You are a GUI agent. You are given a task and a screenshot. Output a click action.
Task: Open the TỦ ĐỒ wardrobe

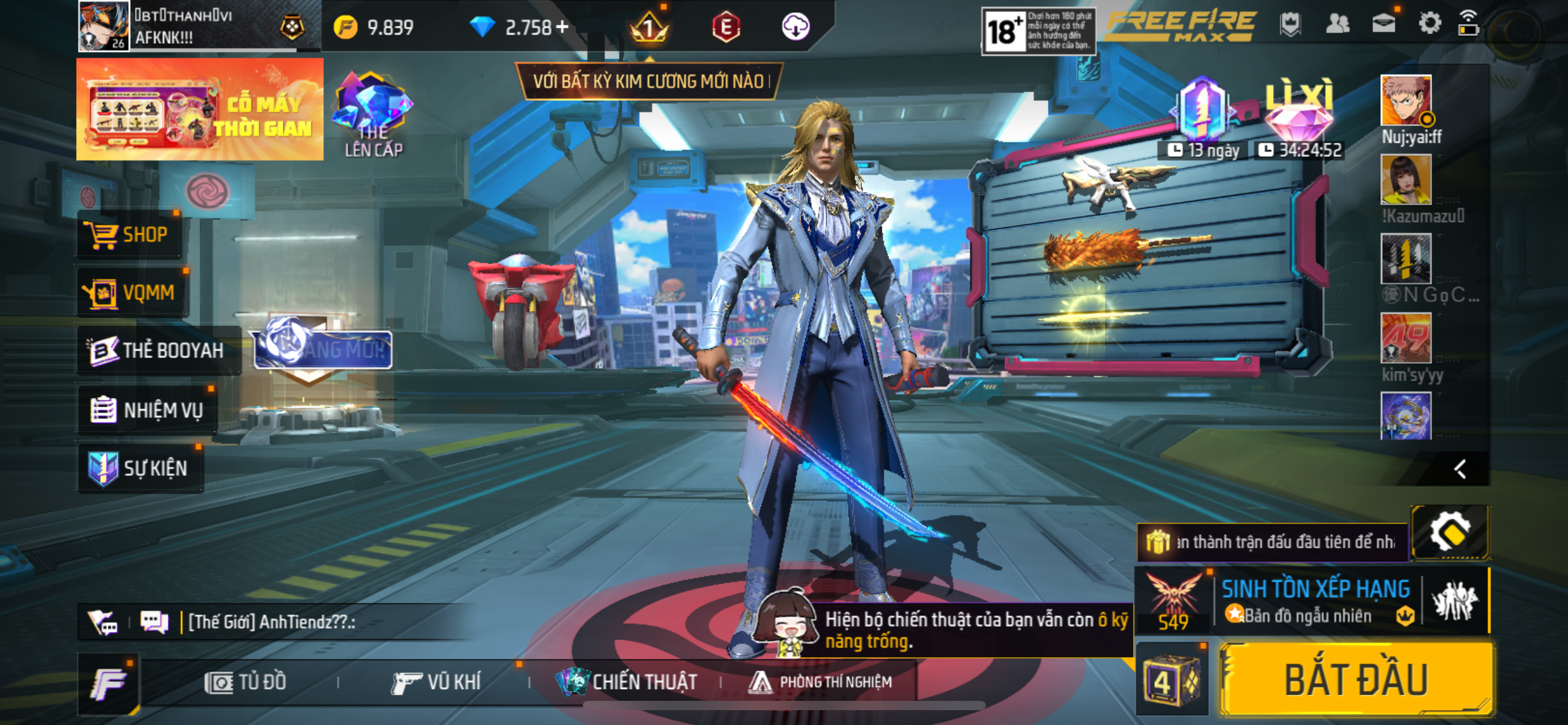click(x=246, y=682)
